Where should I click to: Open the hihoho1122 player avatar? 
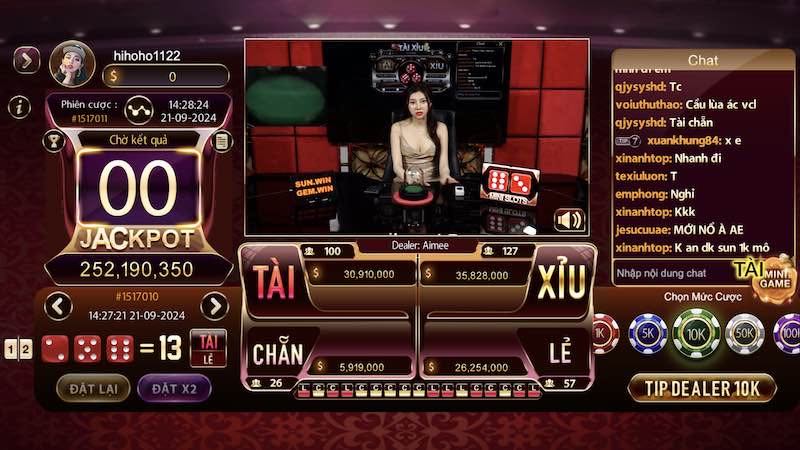tap(72, 64)
